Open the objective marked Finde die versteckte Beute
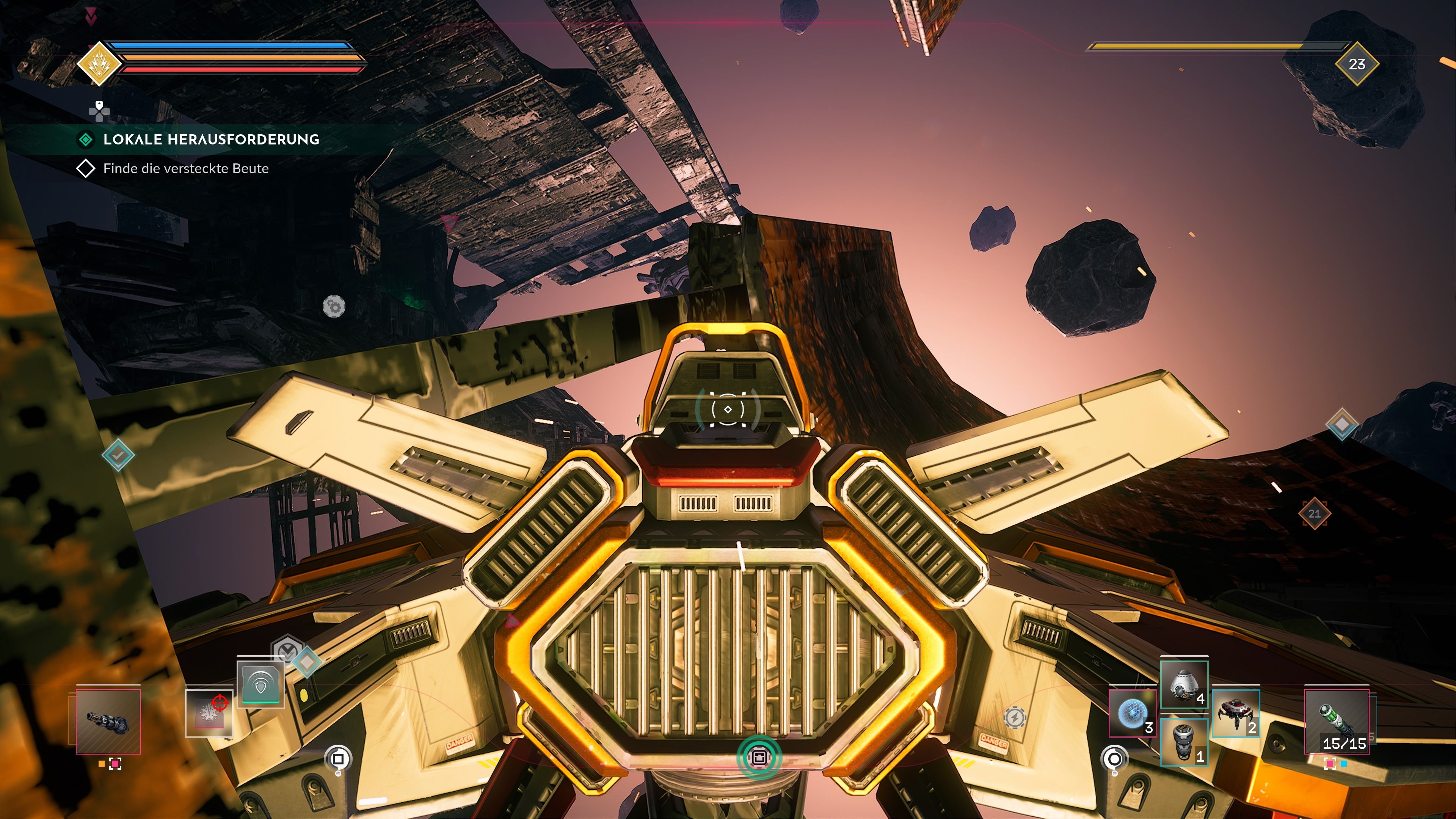Viewport: 1456px width, 819px height. click(187, 168)
